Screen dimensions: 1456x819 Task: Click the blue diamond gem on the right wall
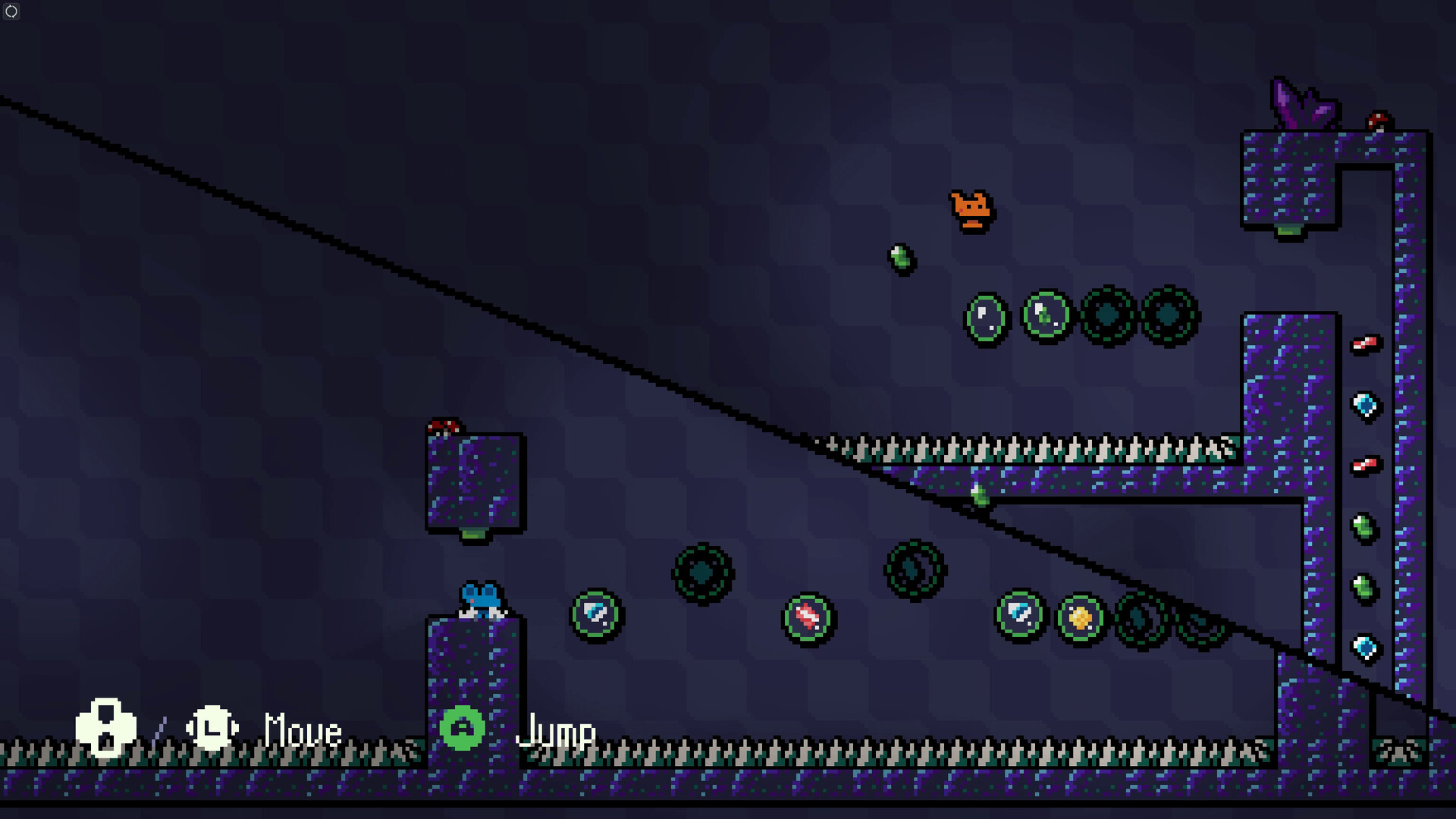click(1367, 406)
